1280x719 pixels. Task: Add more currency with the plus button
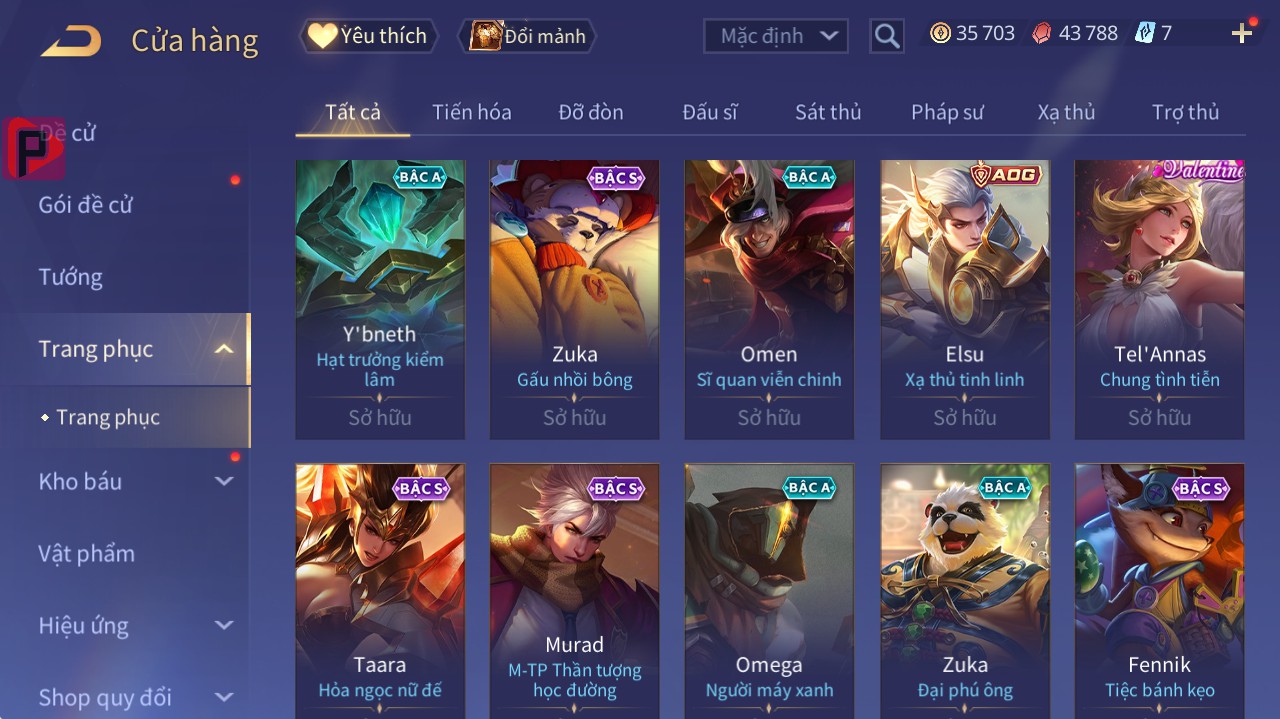pyautogui.click(x=1242, y=34)
